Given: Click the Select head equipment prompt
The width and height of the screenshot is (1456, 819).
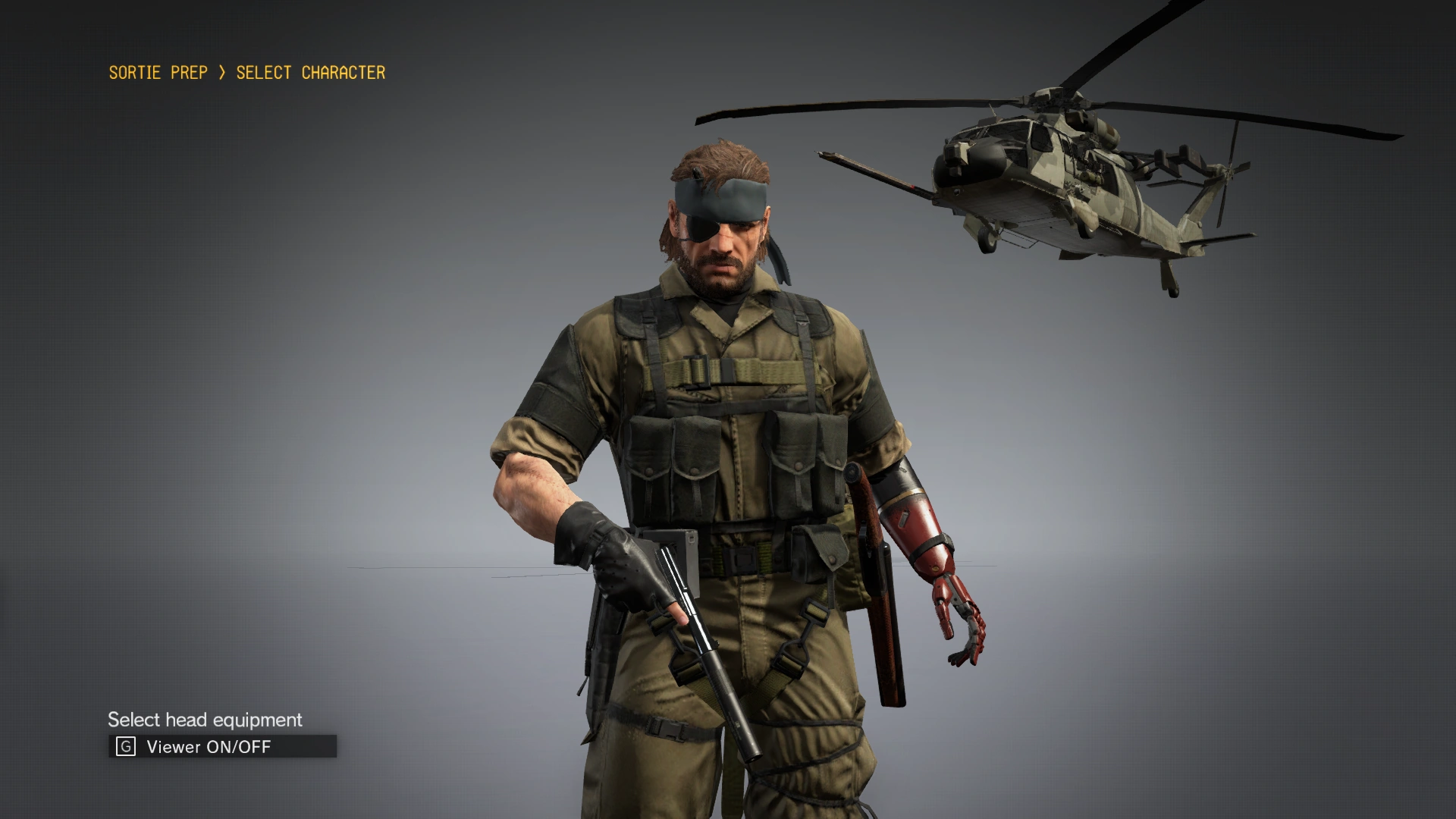Looking at the screenshot, I should click(x=205, y=719).
